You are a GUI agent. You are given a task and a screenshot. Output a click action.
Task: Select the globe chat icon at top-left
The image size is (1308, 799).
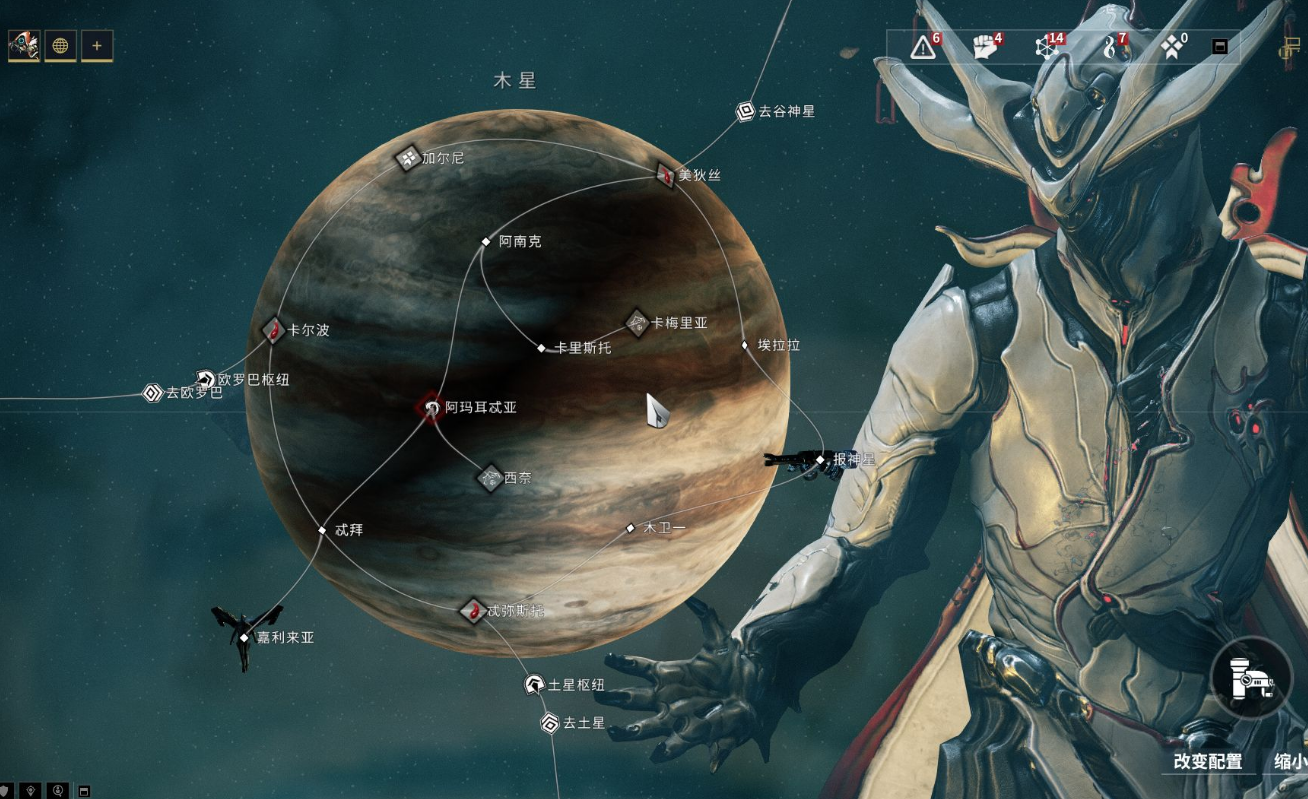(61, 46)
